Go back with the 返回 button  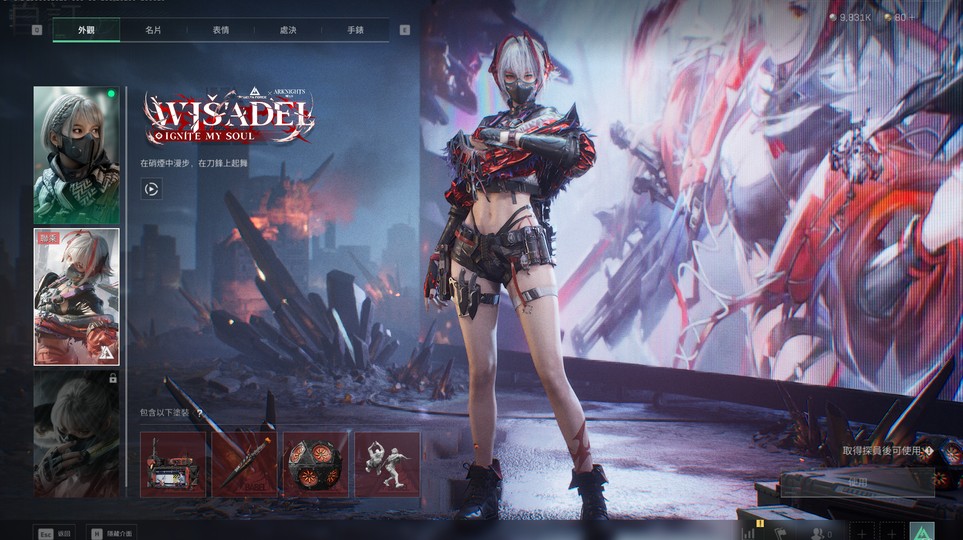pos(53,533)
